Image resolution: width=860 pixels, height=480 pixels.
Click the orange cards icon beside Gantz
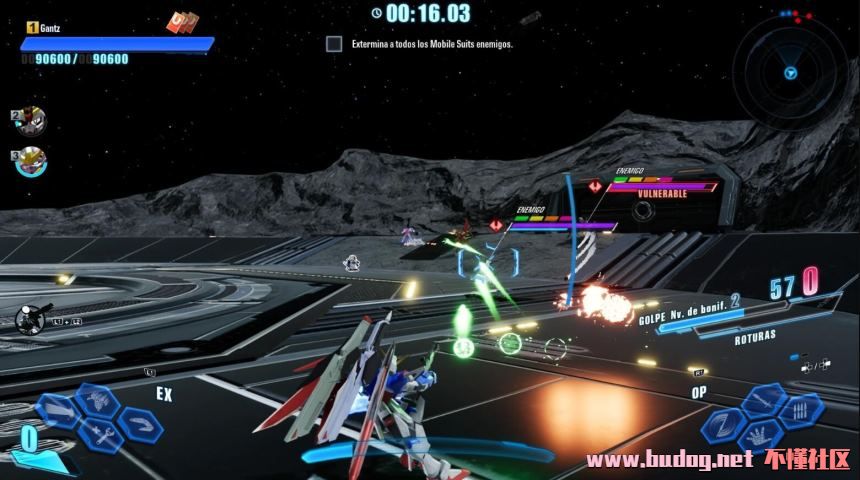tap(181, 22)
